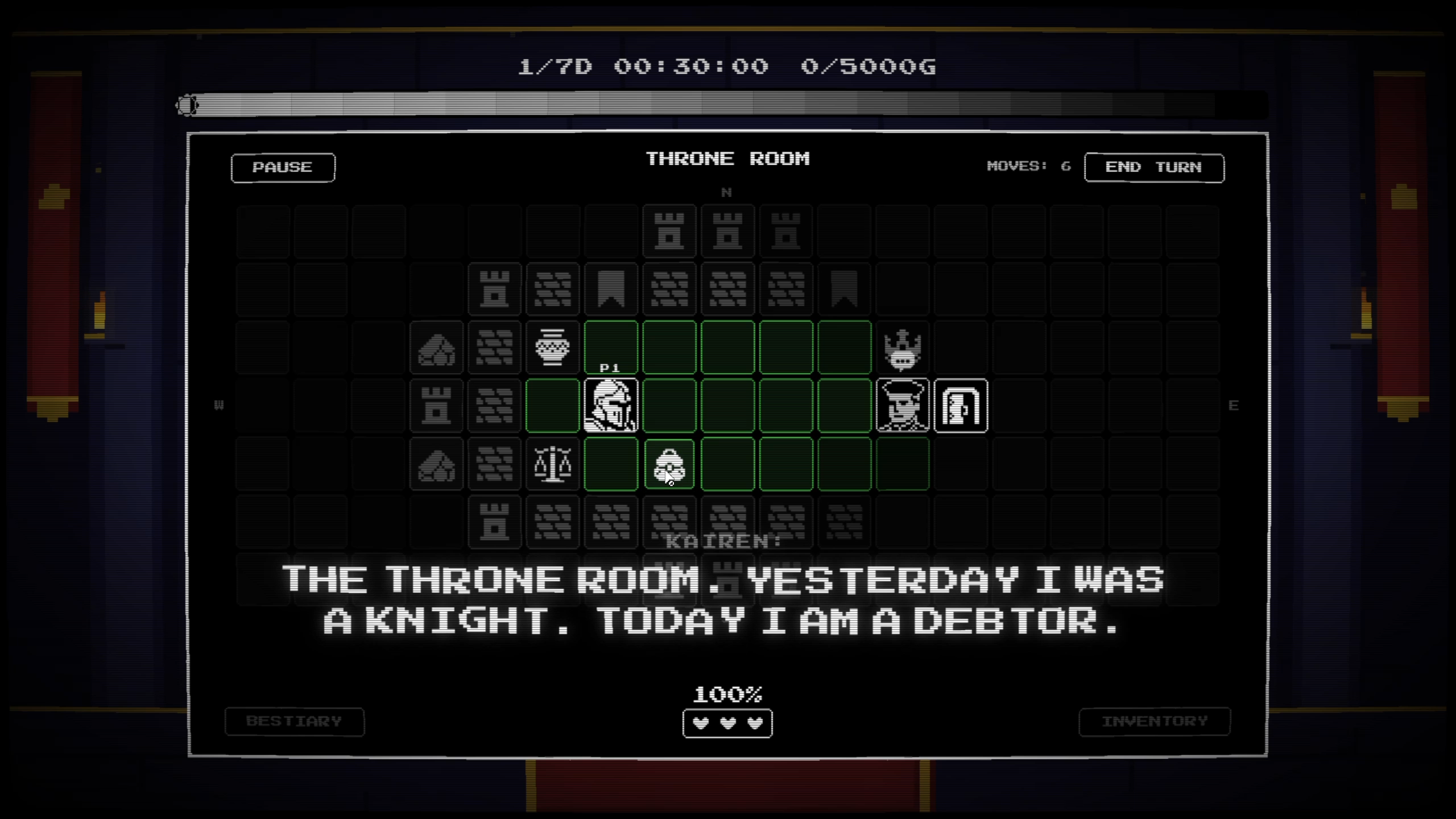The height and width of the screenshot is (819, 1456).
Task: Pause the game
Action: click(283, 167)
